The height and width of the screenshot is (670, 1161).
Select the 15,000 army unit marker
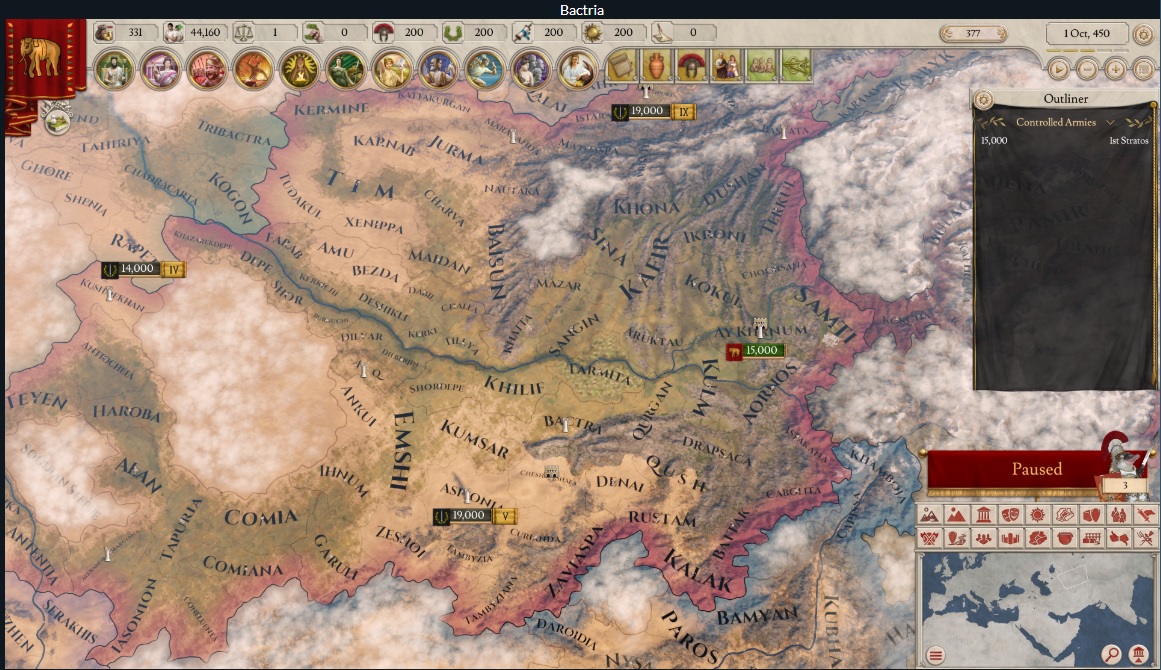755,351
